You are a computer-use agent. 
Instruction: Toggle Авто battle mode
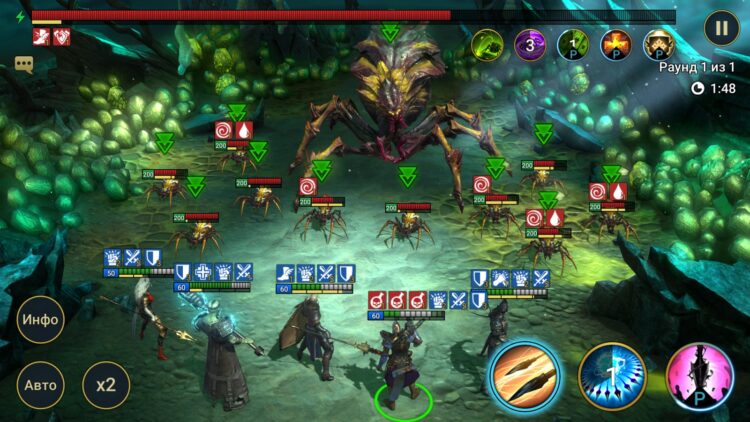pos(41,384)
